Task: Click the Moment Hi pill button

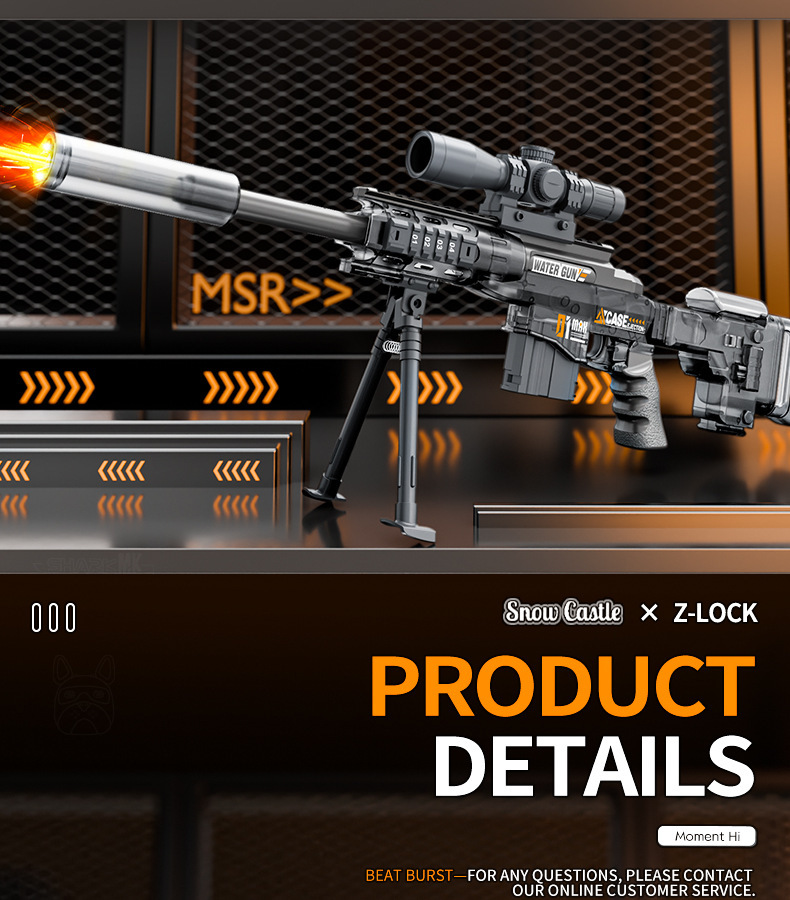Action: click(706, 836)
